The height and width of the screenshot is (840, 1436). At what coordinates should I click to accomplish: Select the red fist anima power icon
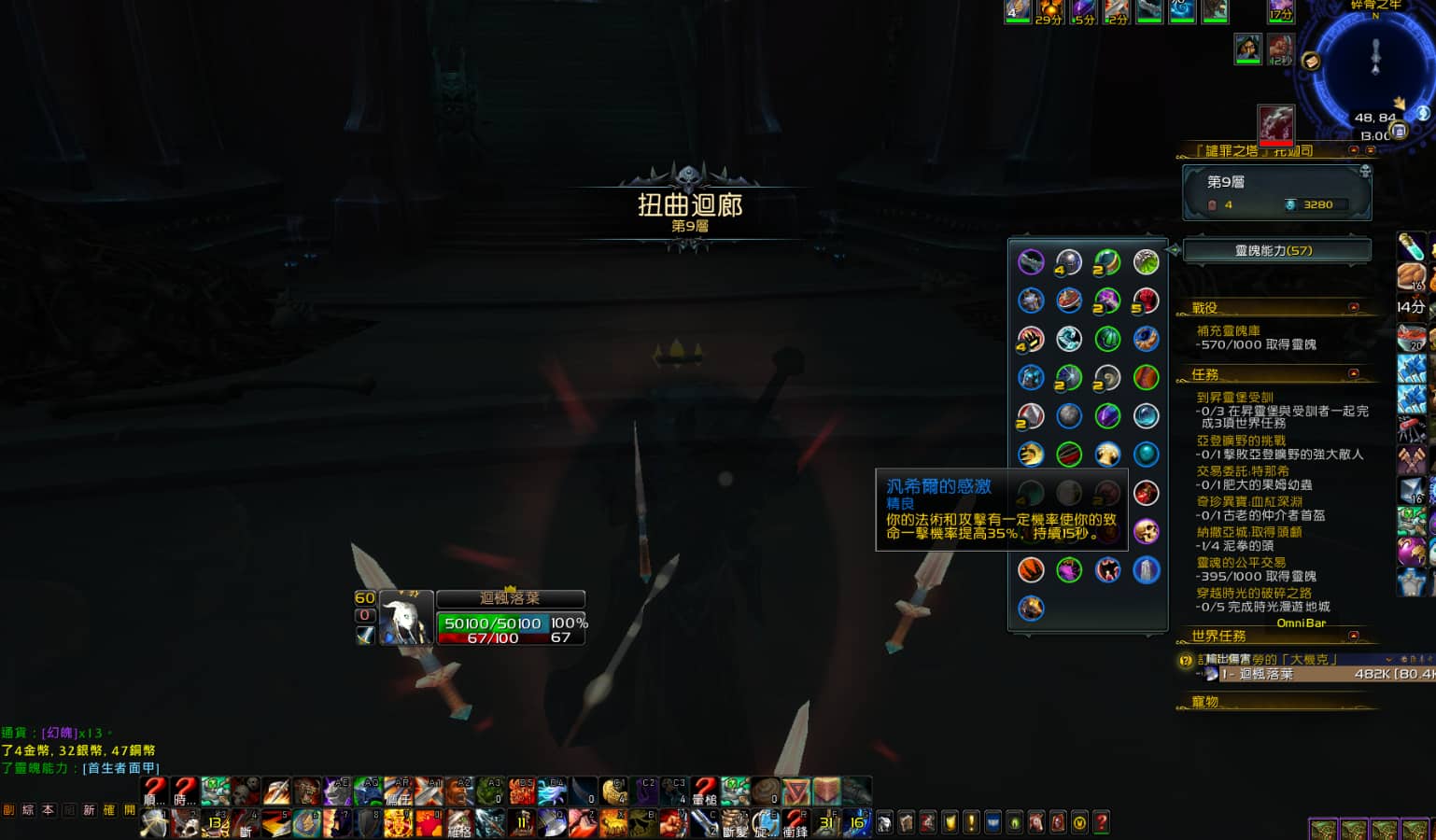coord(1146,300)
